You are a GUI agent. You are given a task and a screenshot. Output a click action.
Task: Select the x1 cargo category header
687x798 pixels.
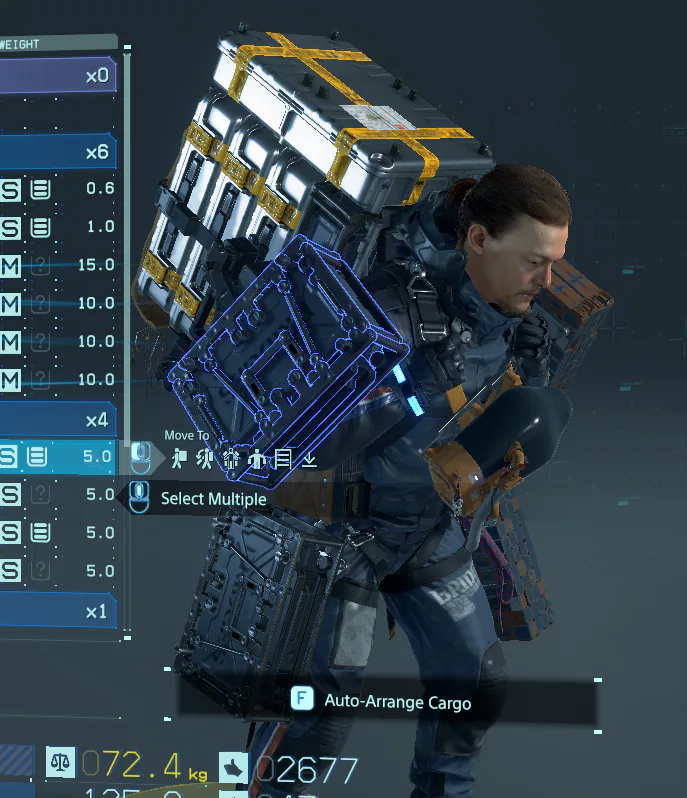coord(58,611)
